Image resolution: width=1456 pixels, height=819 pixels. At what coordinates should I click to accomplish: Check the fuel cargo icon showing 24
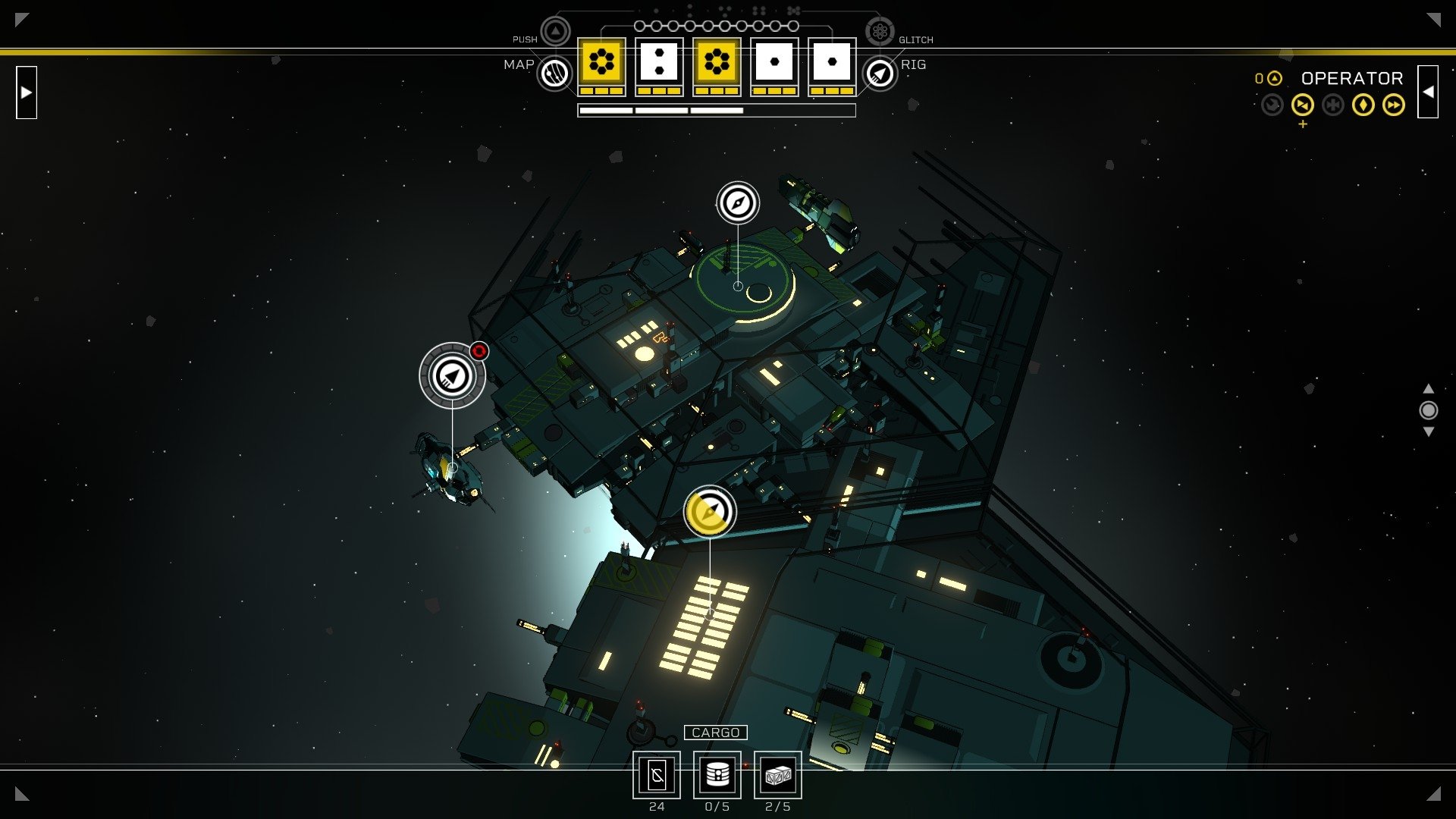point(658,776)
